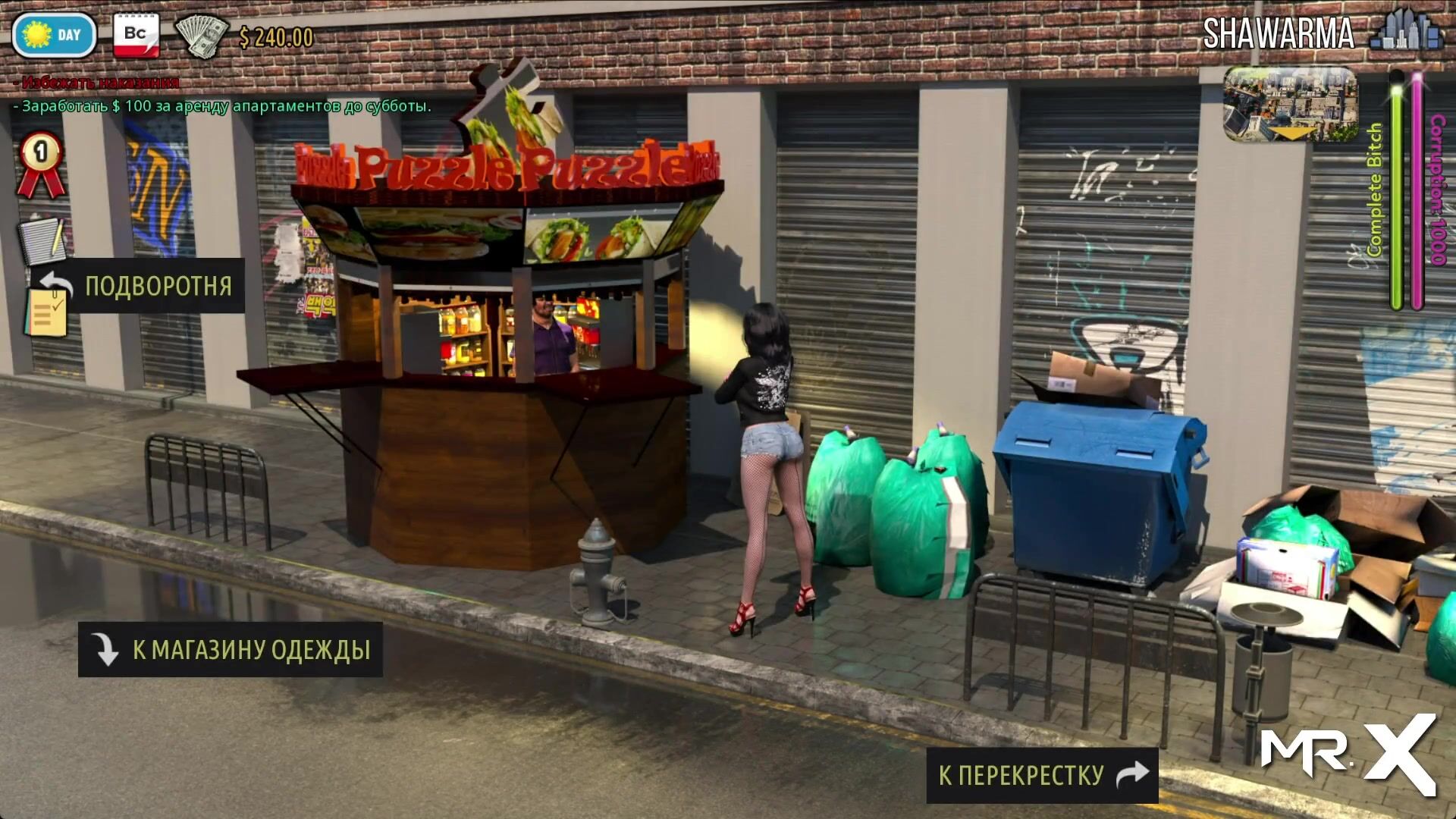Select the rent payment objective text
Screen dimensions: 1456x819
222,106
